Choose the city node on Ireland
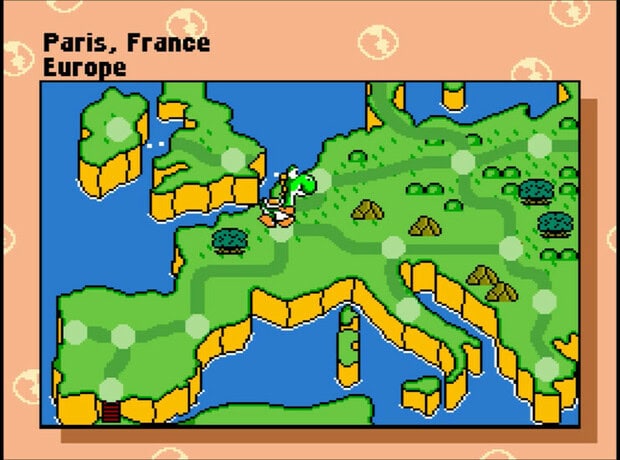This screenshot has height=460, width=620. point(118,129)
